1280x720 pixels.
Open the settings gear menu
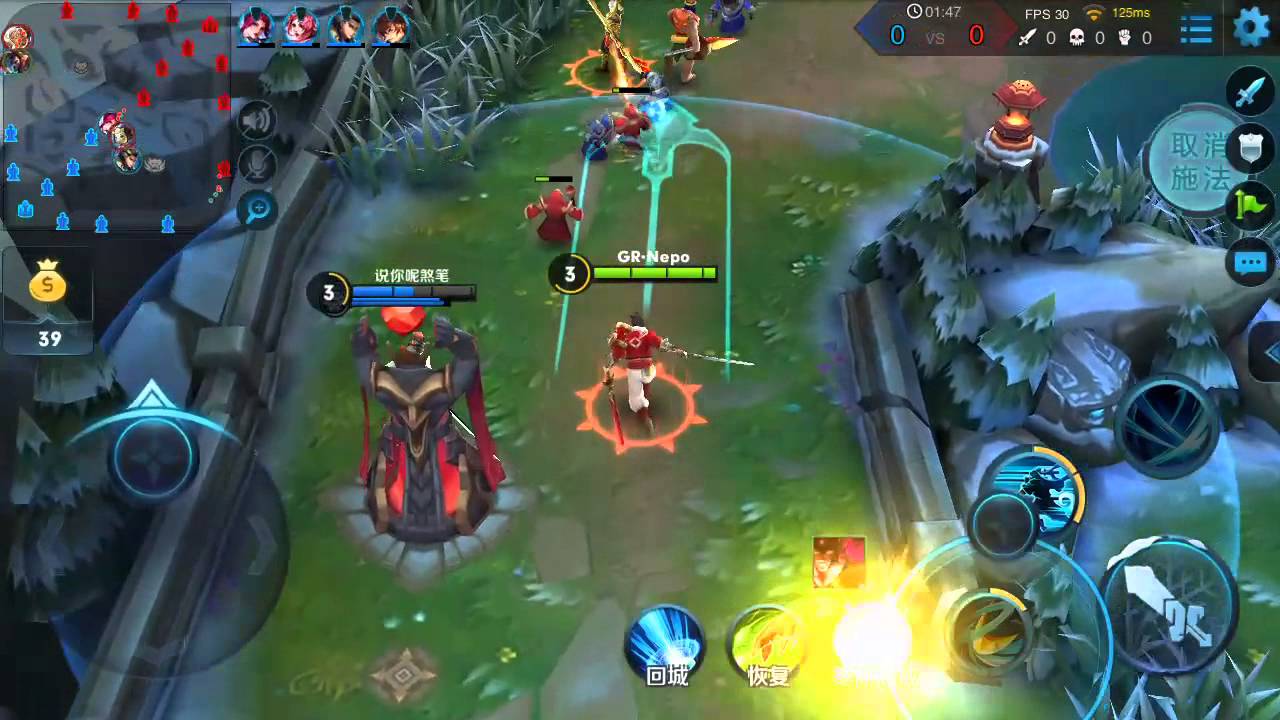pyautogui.click(x=1251, y=27)
